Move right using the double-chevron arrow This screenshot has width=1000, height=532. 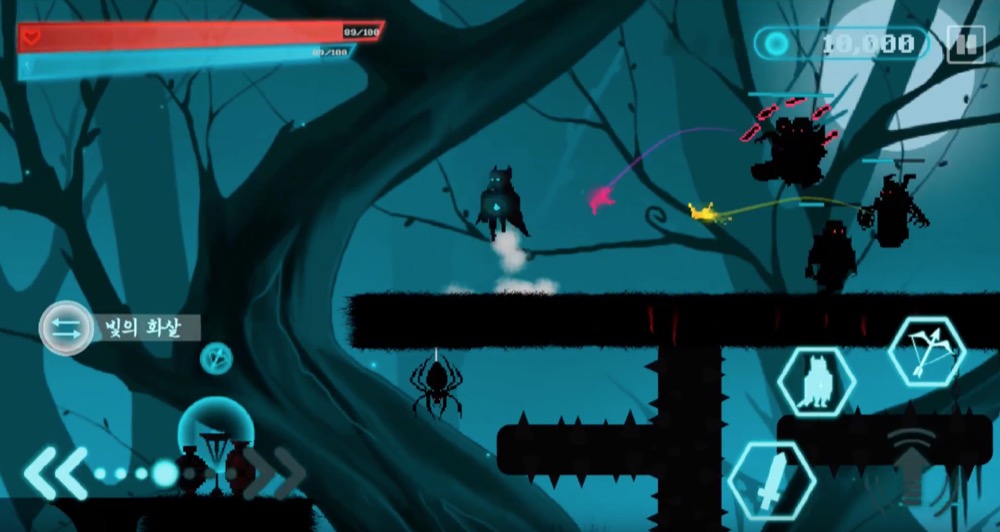(276, 471)
